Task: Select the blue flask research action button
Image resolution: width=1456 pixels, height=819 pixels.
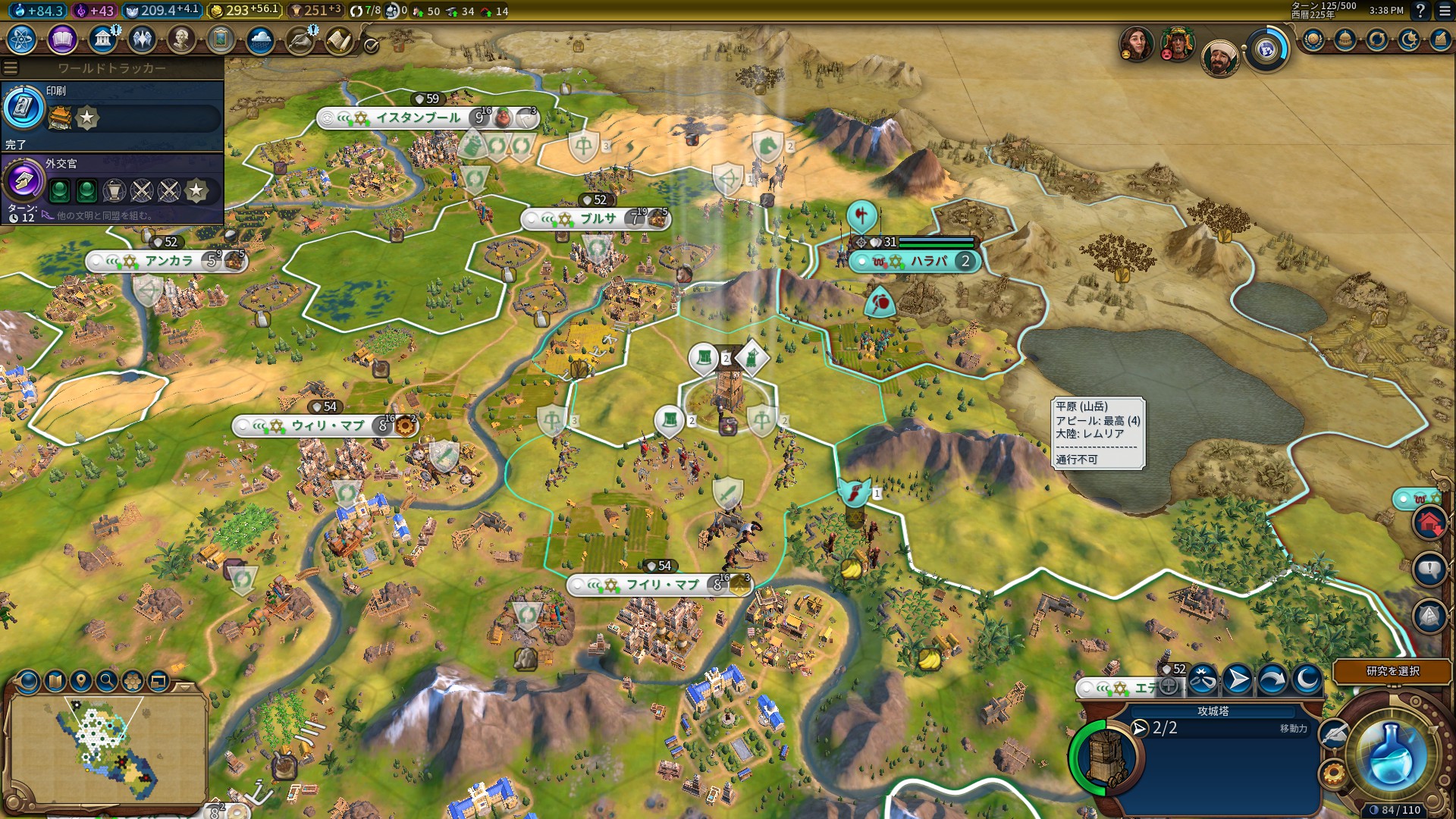Action: pyautogui.click(x=1391, y=755)
